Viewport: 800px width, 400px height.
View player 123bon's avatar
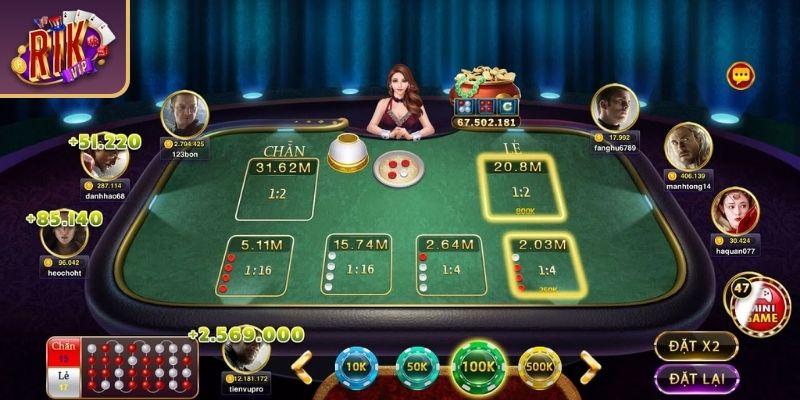183,115
